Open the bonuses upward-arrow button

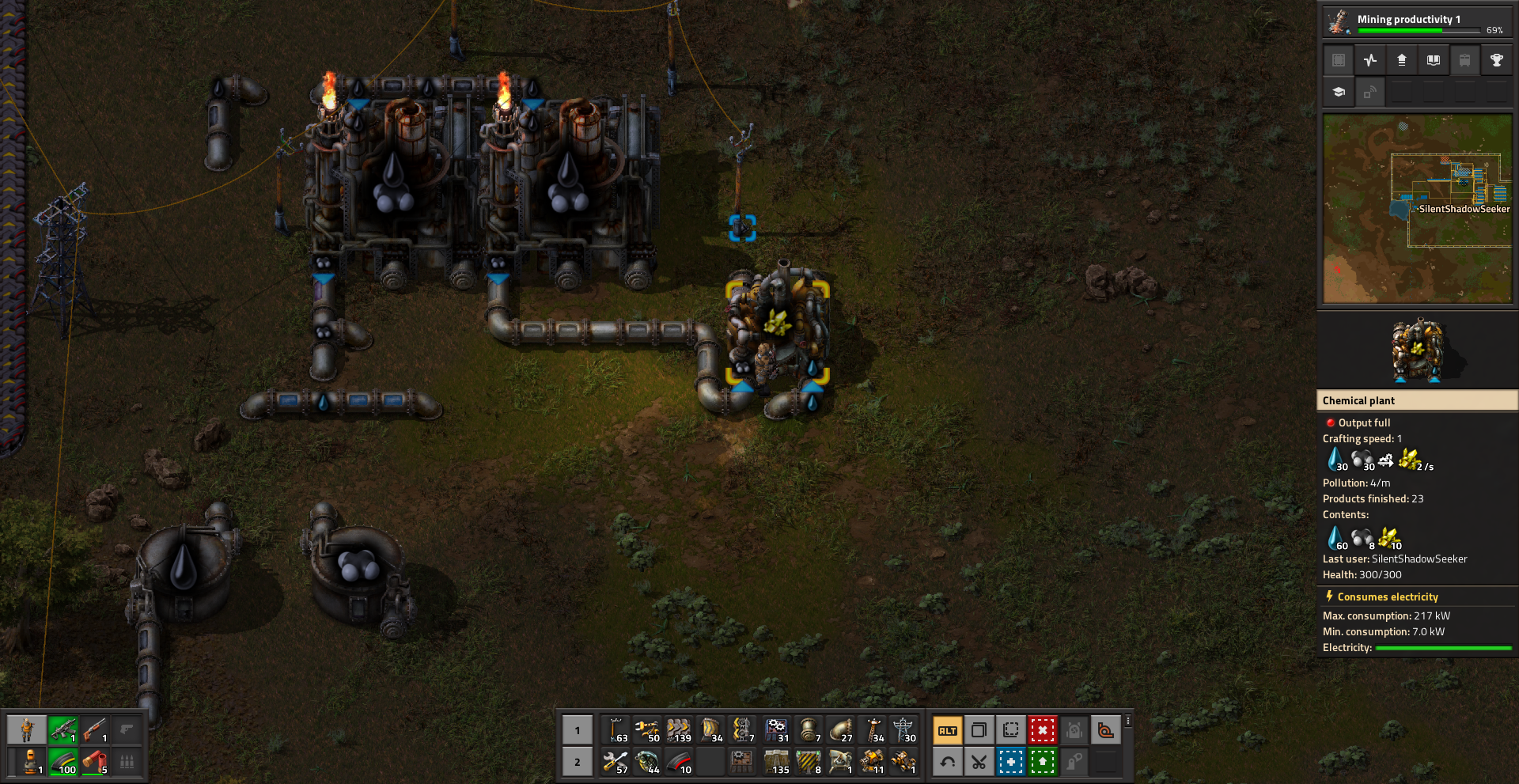tap(1402, 60)
